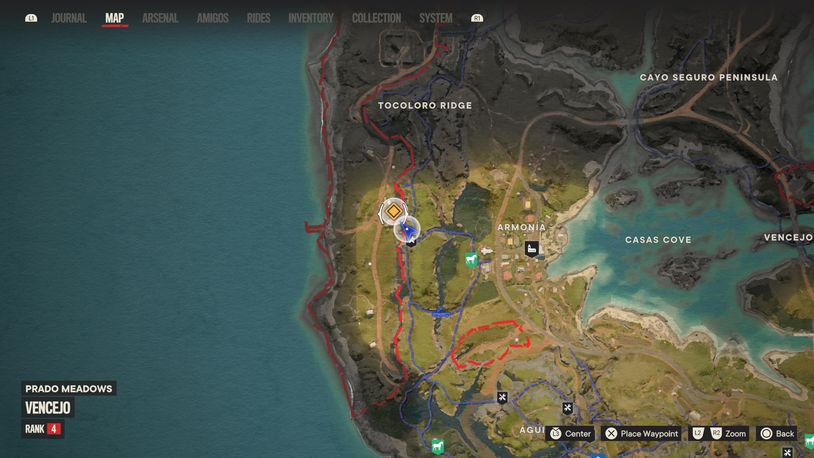Show the Inventory tab
The image size is (814, 458).
coord(311,18)
